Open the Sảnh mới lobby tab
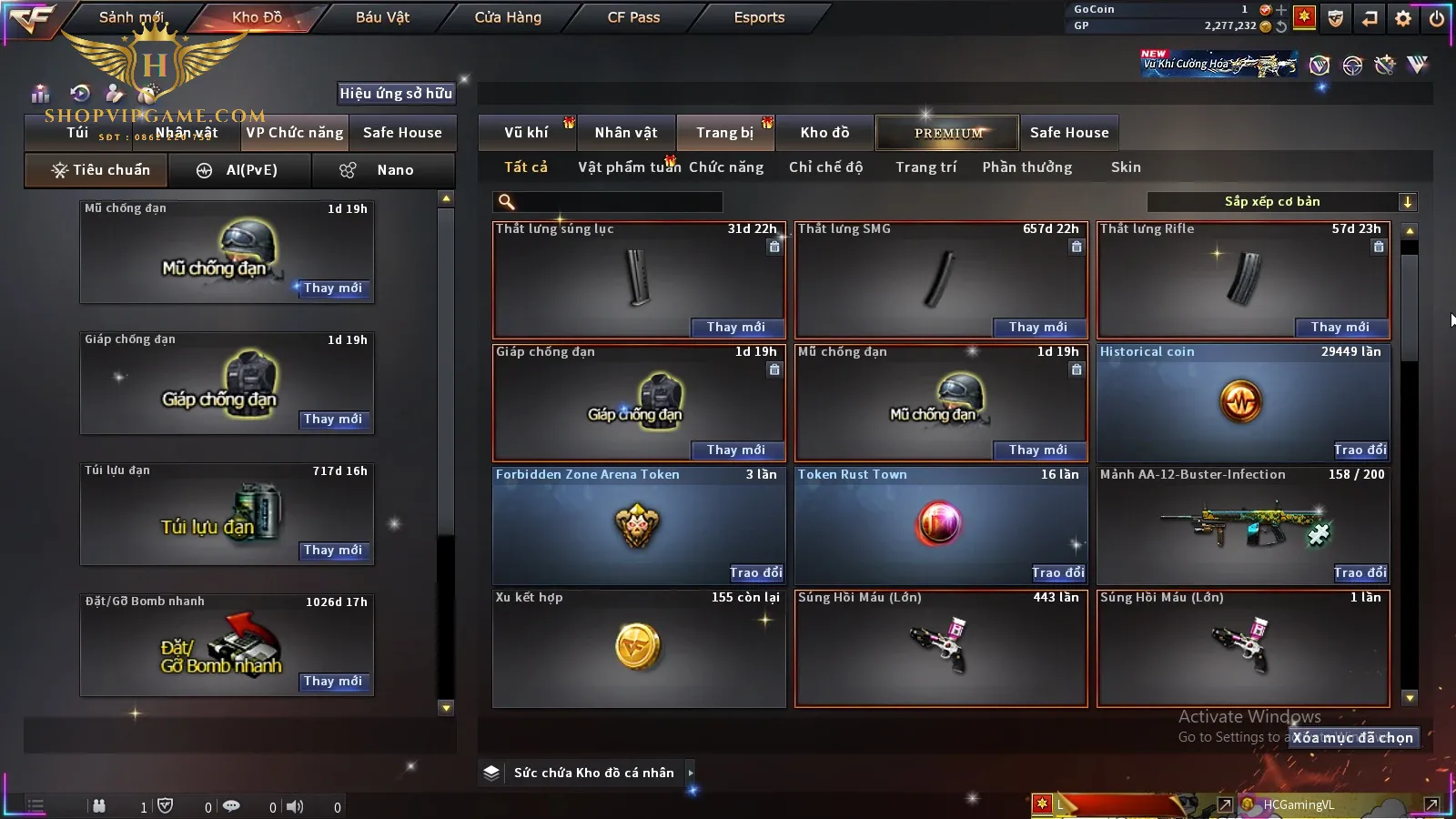Screen dimensions: 1456x819 click(131, 17)
